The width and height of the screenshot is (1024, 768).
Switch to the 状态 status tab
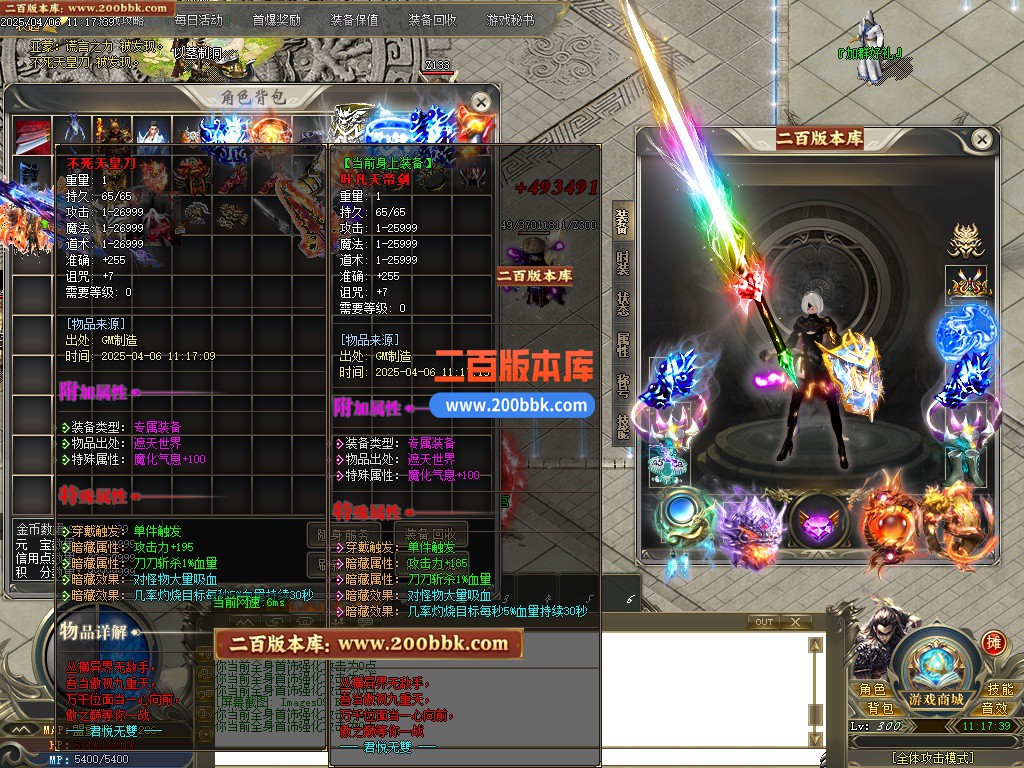point(622,304)
